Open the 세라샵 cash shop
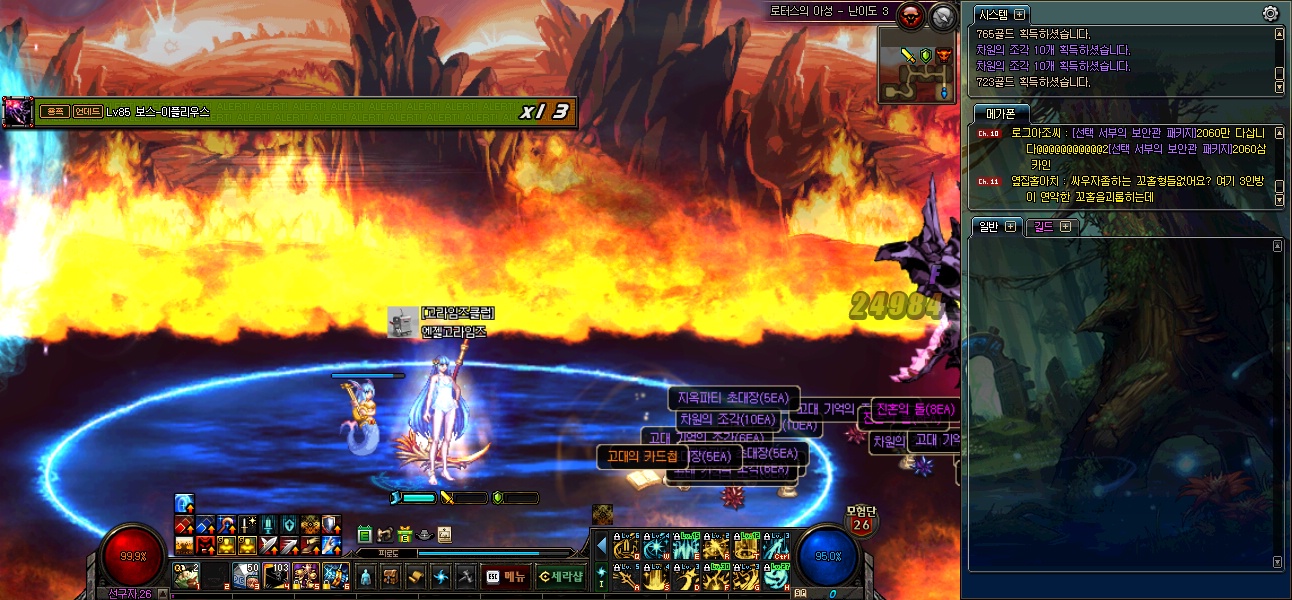 [559, 576]
